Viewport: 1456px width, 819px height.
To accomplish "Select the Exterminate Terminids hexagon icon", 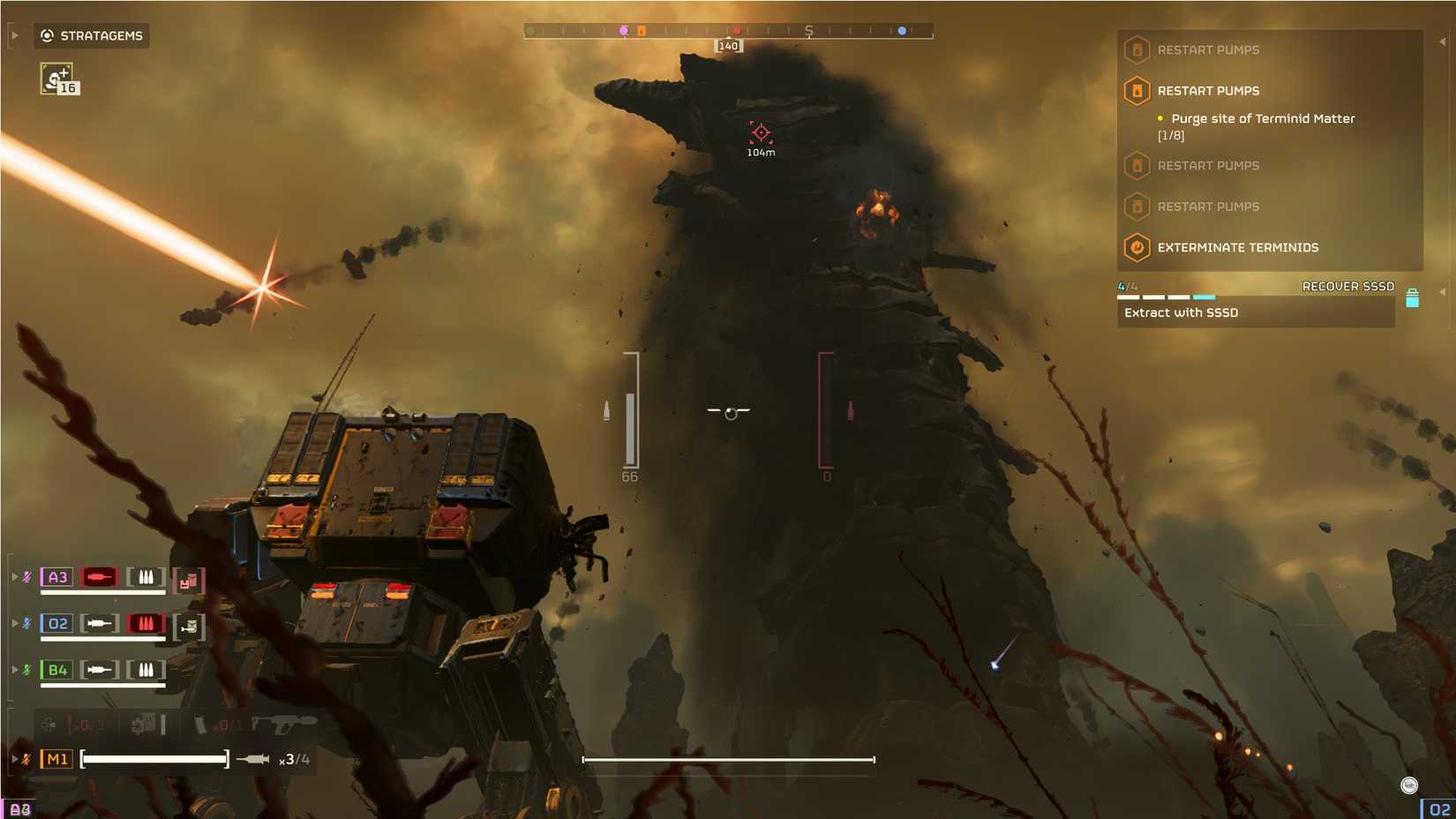I will tap(1137, 247).
